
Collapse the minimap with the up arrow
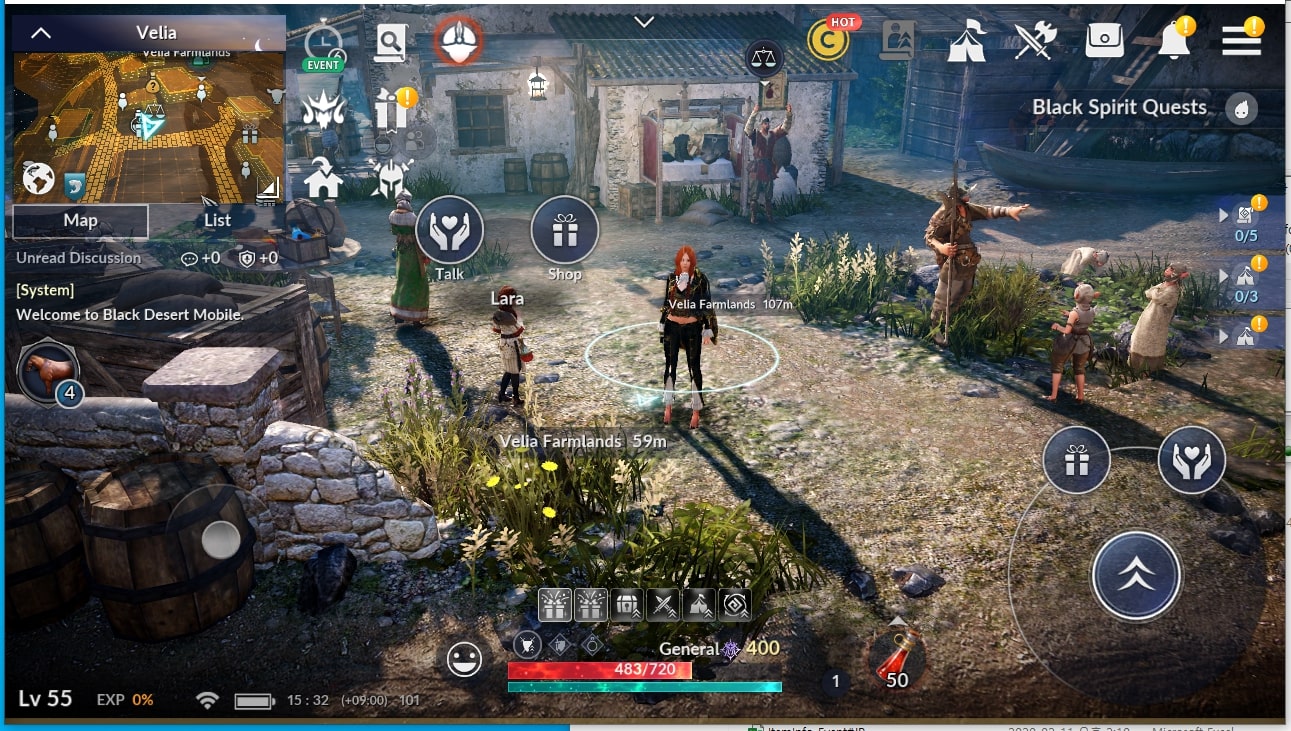point(41,33)
